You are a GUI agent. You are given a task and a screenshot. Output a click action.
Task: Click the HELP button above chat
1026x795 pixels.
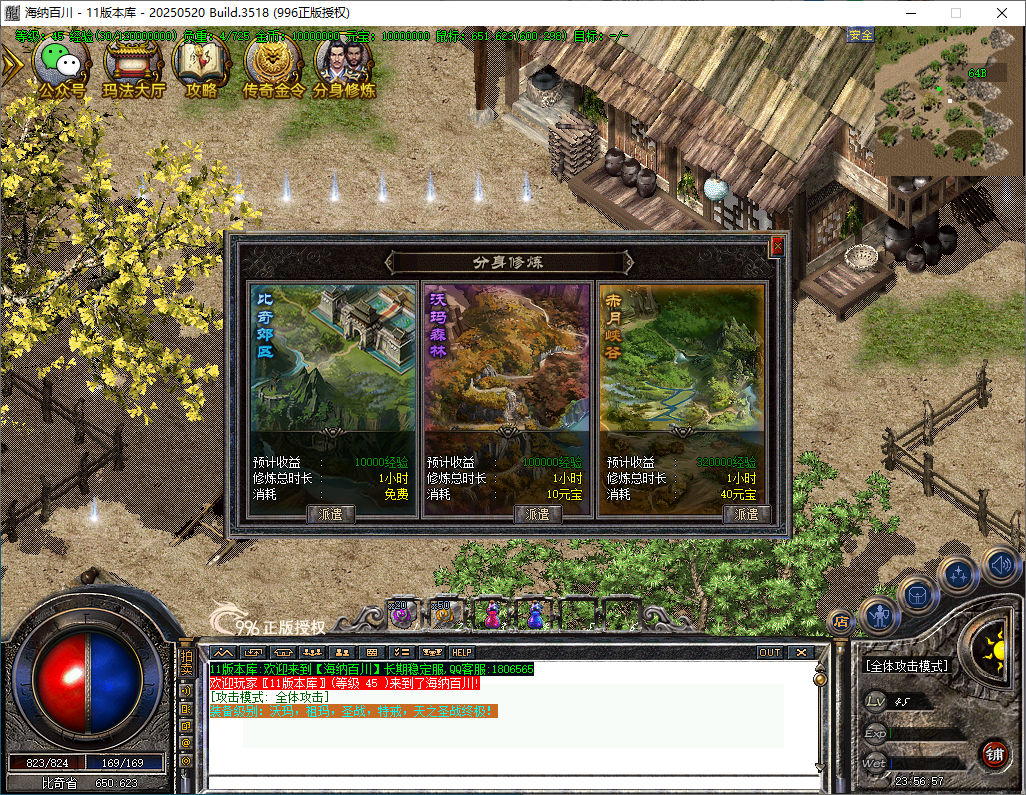[462, 652]
